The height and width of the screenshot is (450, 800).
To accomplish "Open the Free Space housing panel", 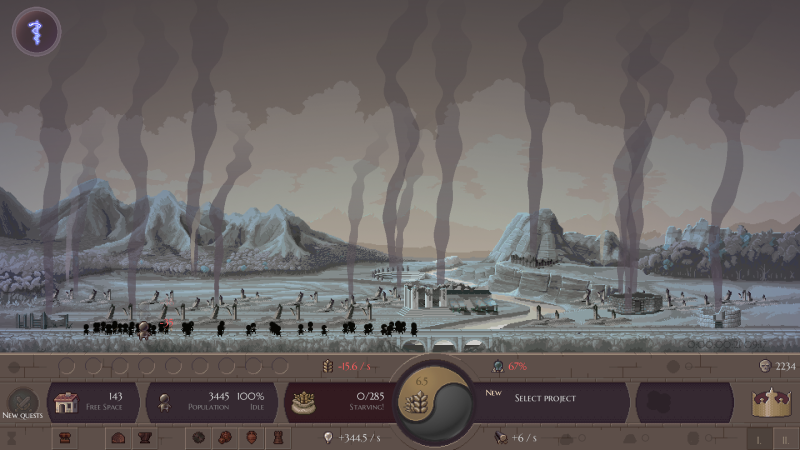I will point(95,402).
